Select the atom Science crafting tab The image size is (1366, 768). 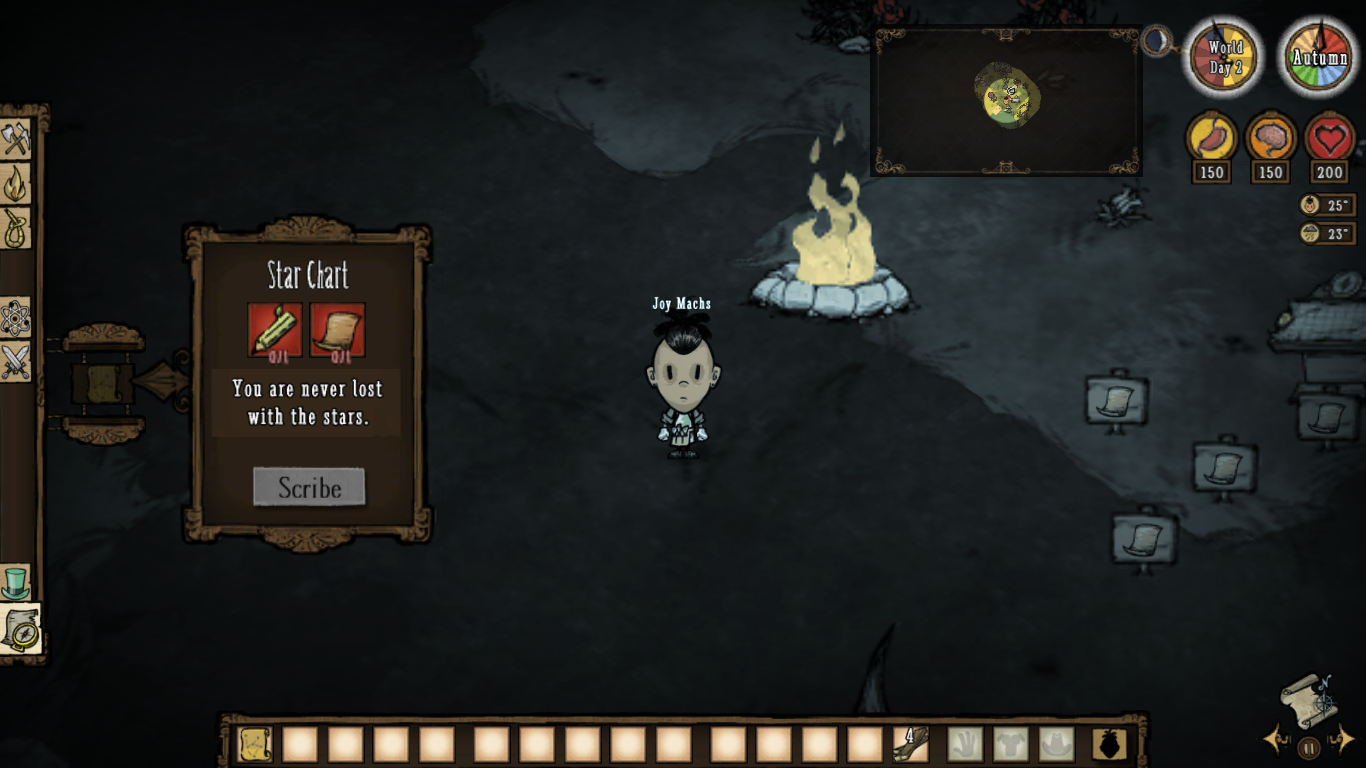tap(16, 318)
